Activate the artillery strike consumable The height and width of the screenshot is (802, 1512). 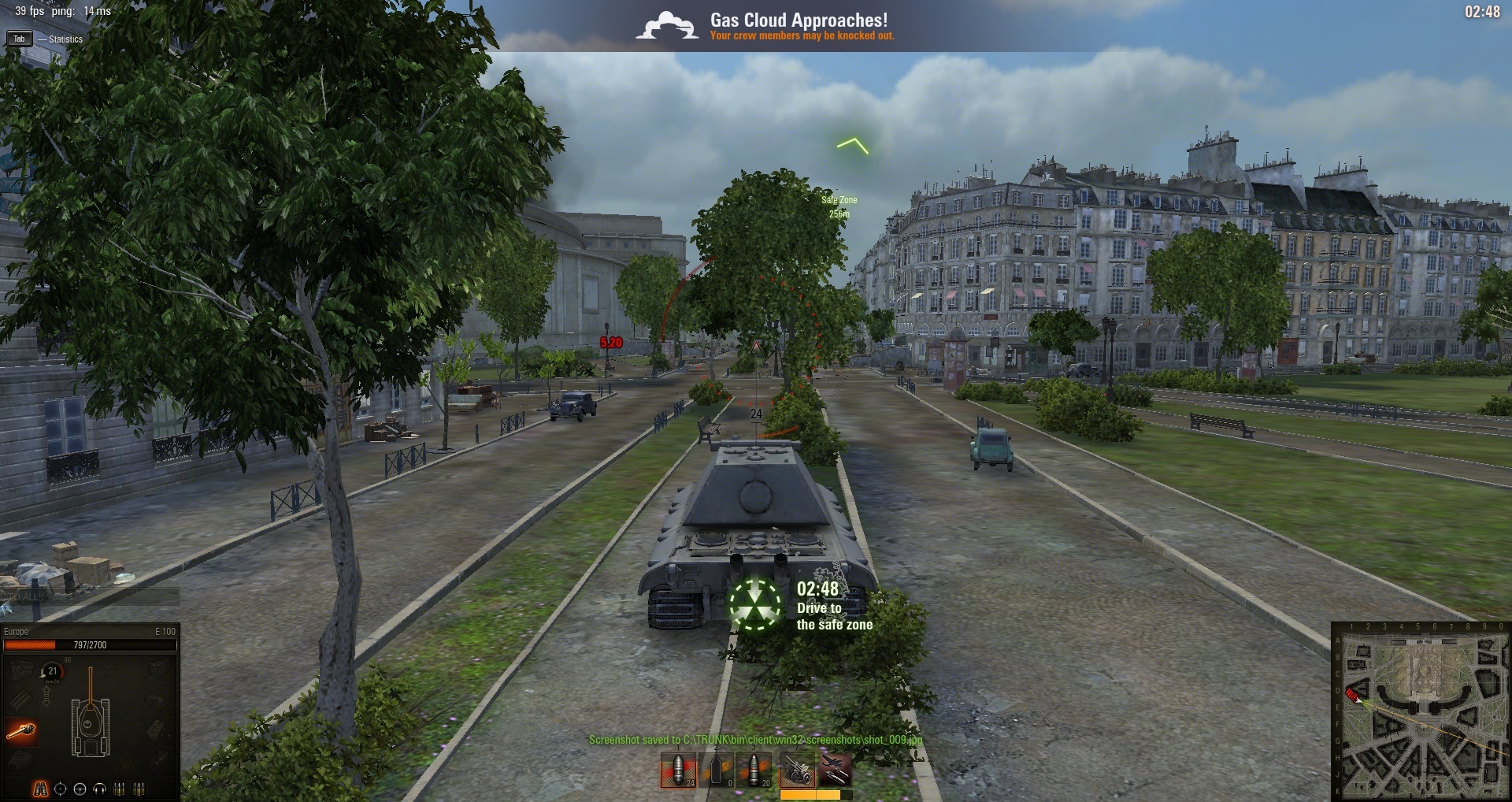tap(797, 770)
